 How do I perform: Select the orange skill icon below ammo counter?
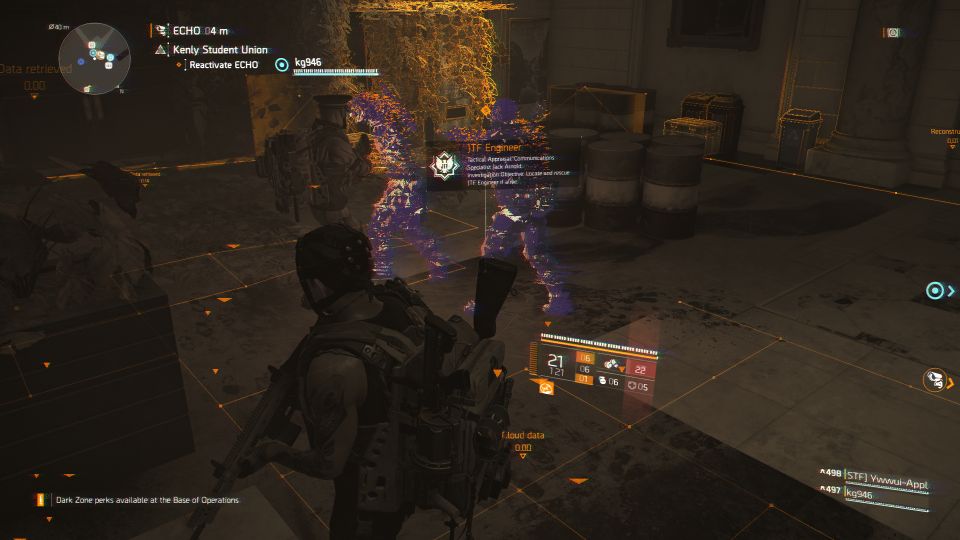click(547, 388)
